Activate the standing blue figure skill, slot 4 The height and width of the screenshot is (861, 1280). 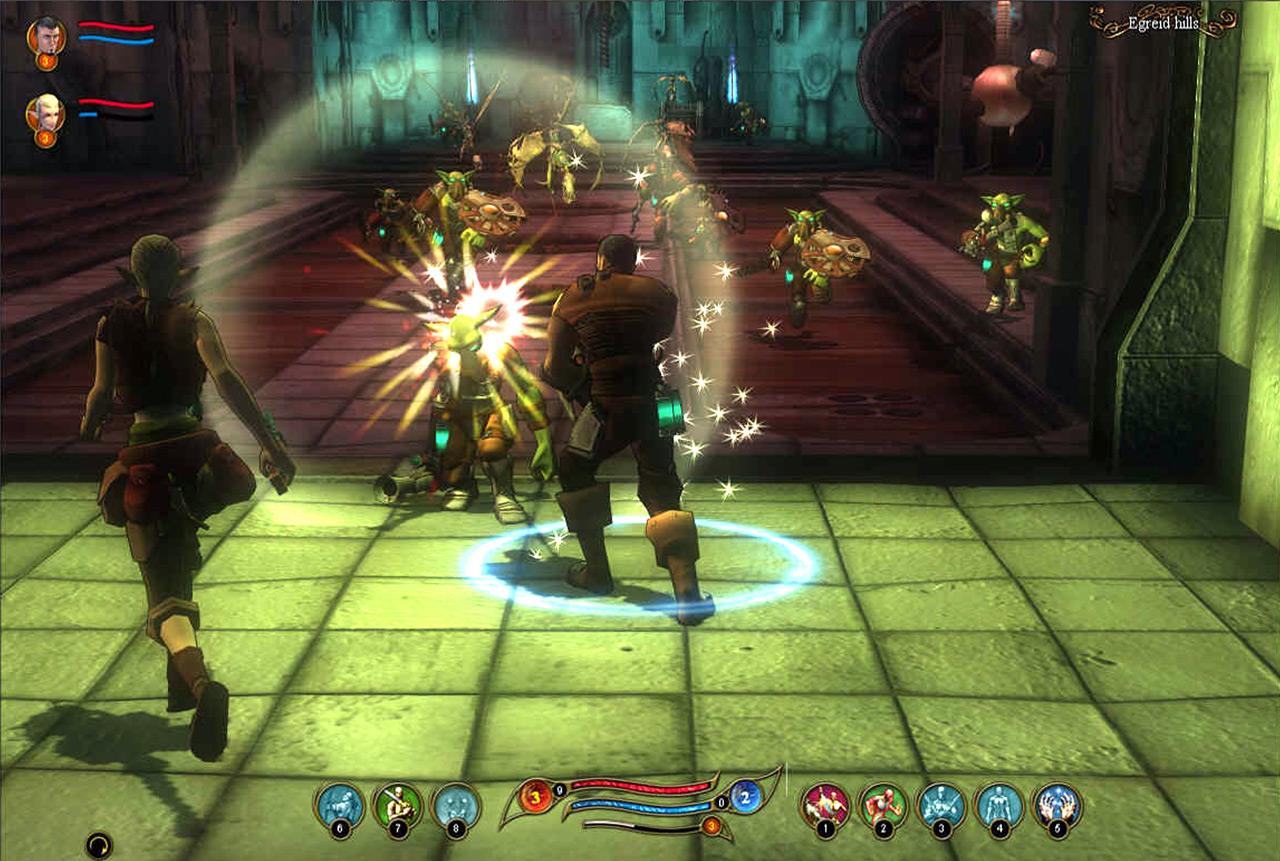click(1000, 805)
